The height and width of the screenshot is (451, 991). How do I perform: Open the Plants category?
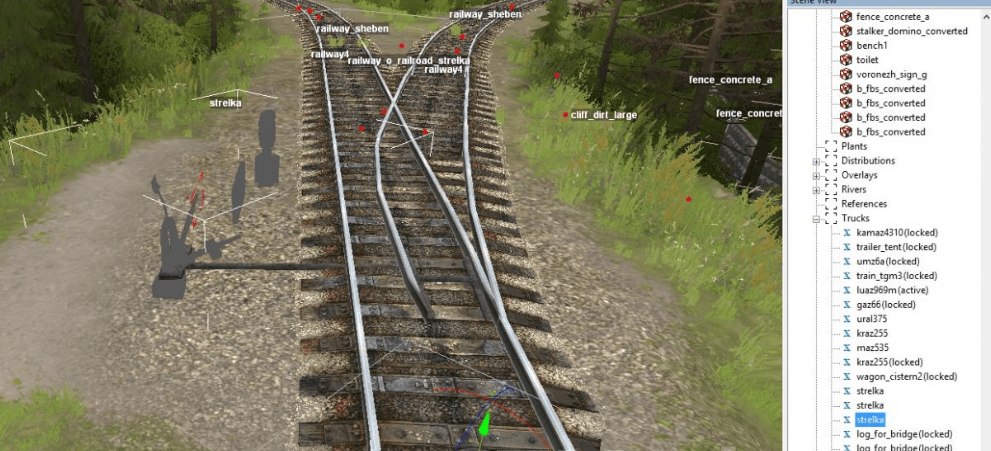[854, 146]
